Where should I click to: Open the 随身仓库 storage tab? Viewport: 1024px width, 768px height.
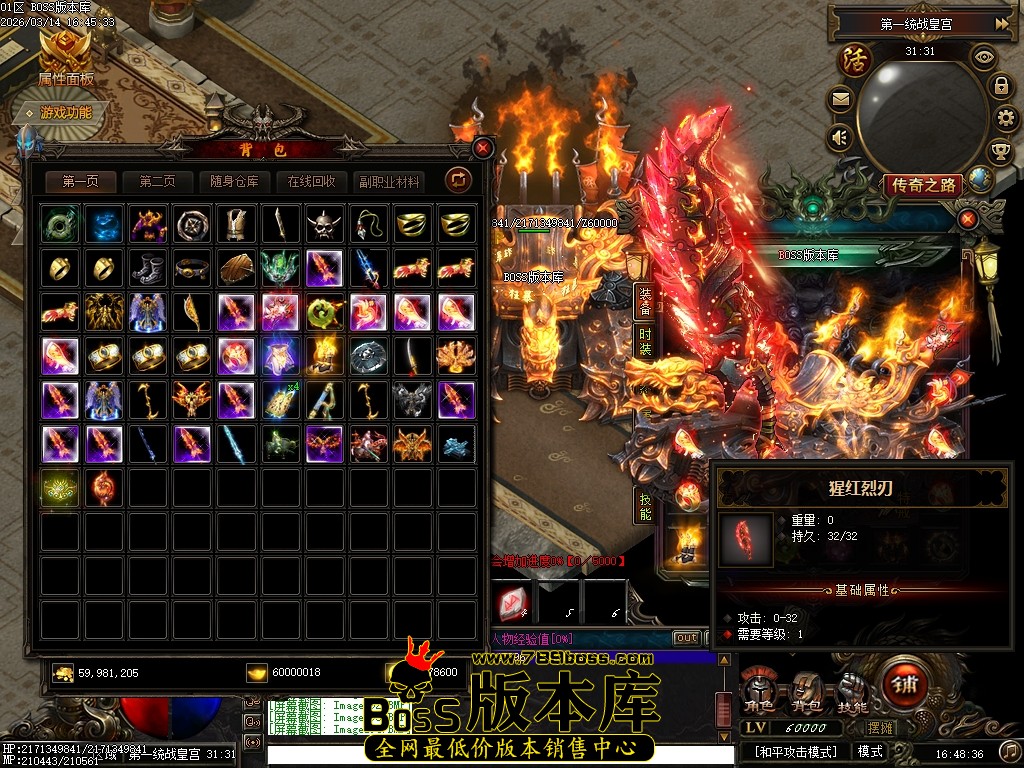[x=234, y=181]
